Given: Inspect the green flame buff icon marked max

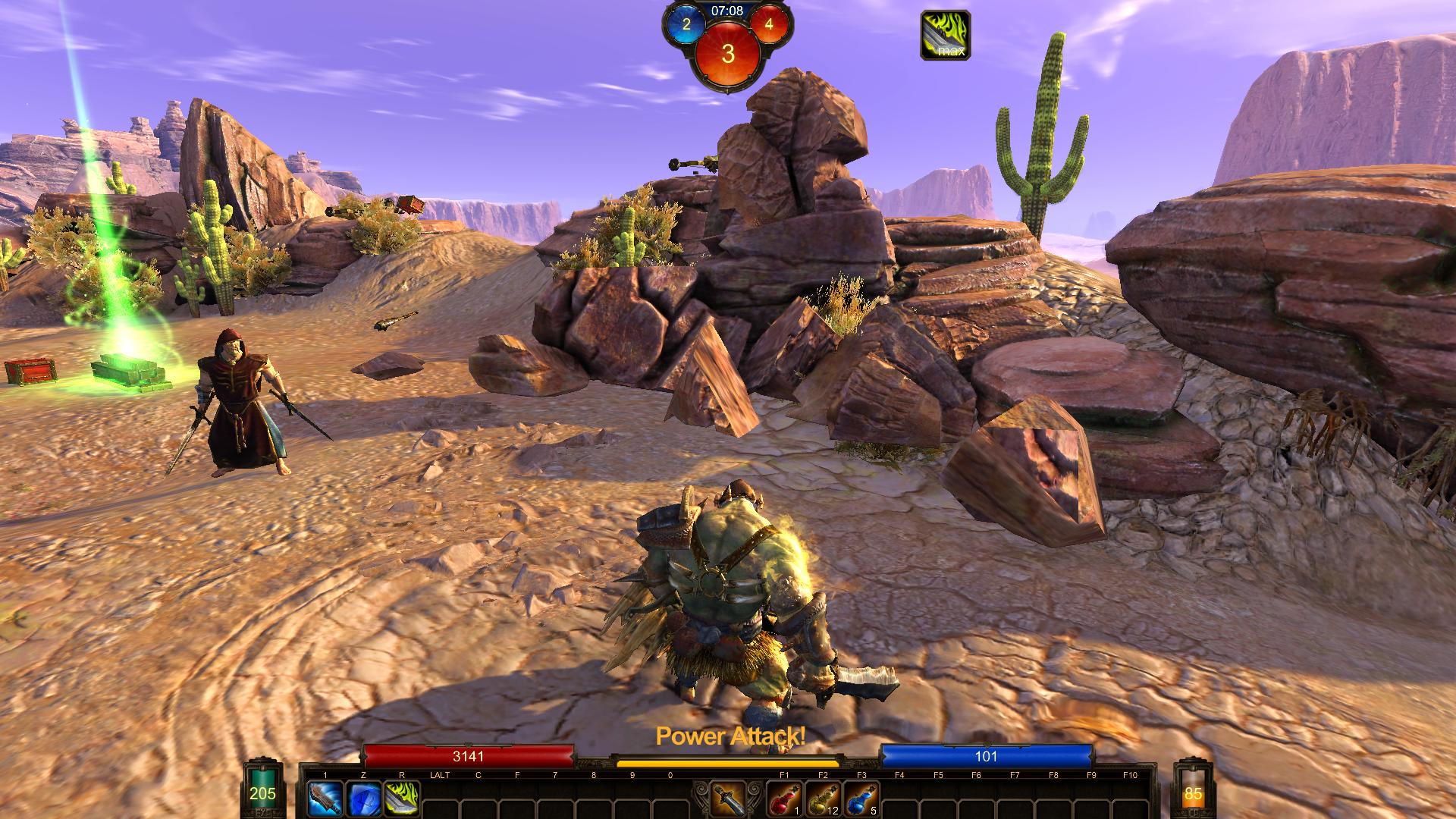Looking at the screenshot, I should point(945,35).
